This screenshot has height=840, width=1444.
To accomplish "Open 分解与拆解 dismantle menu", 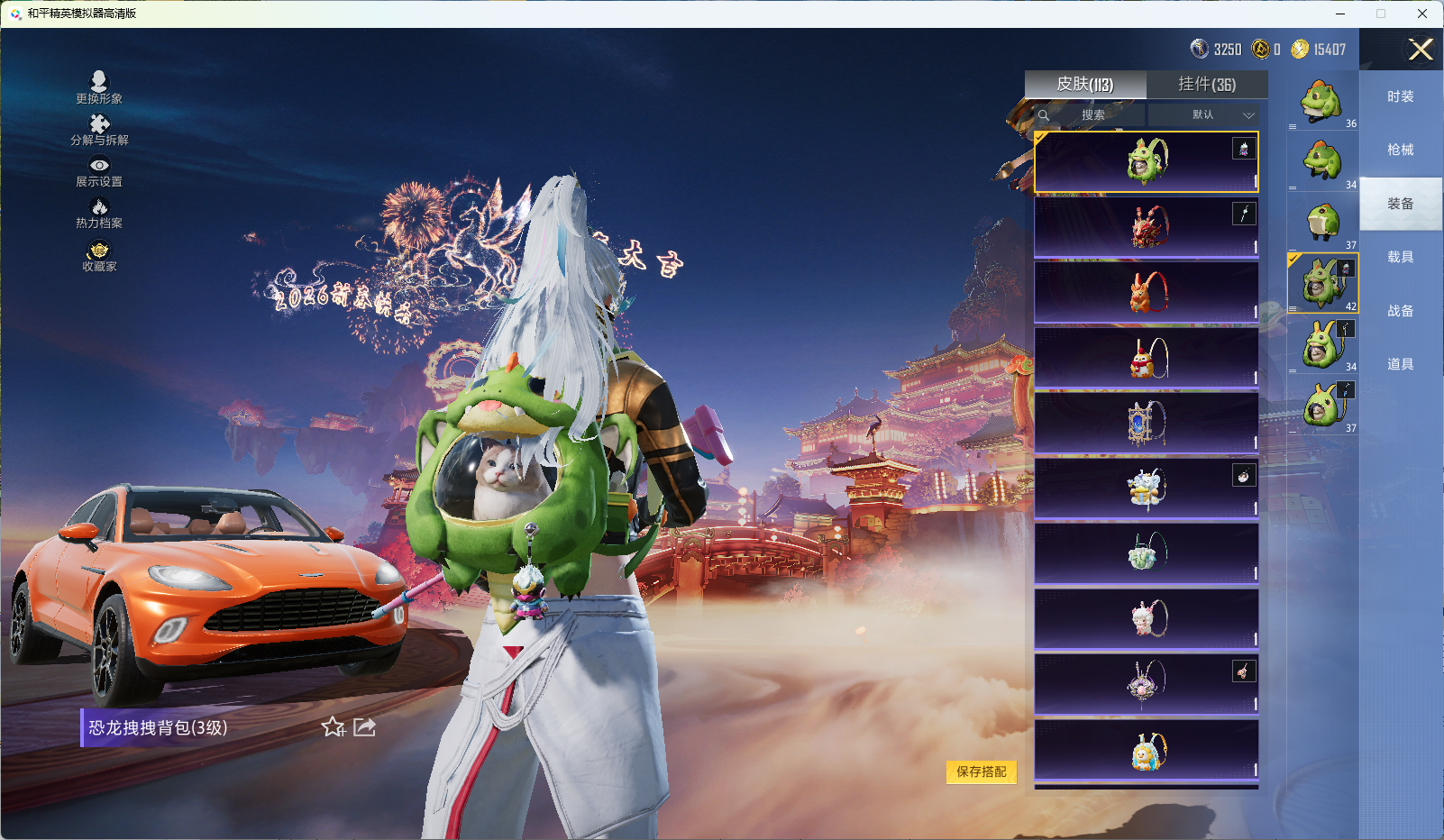I will 99,130.
